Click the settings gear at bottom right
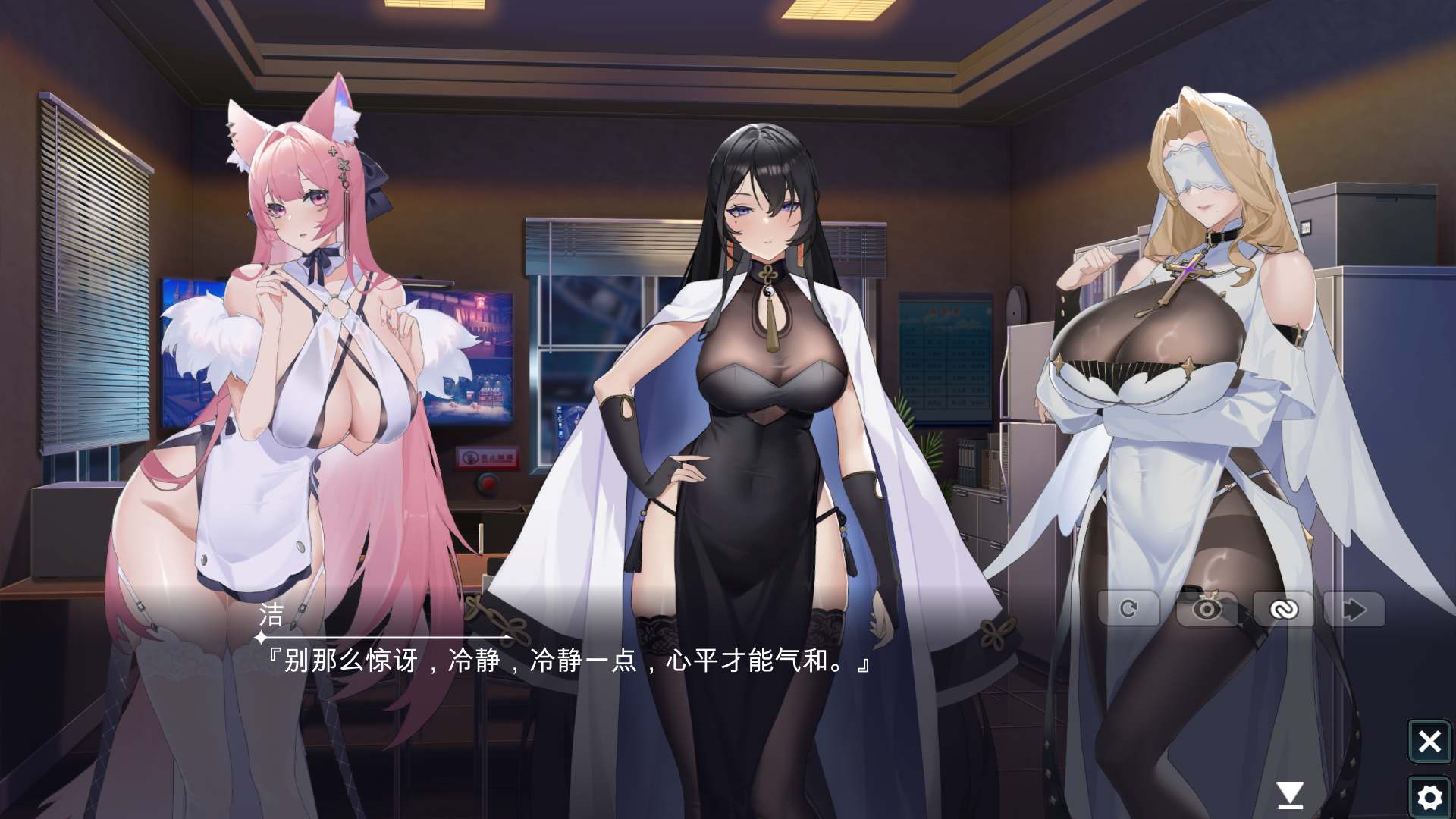This screenshot has width=1456, height=819. (x=1430, y=795)
